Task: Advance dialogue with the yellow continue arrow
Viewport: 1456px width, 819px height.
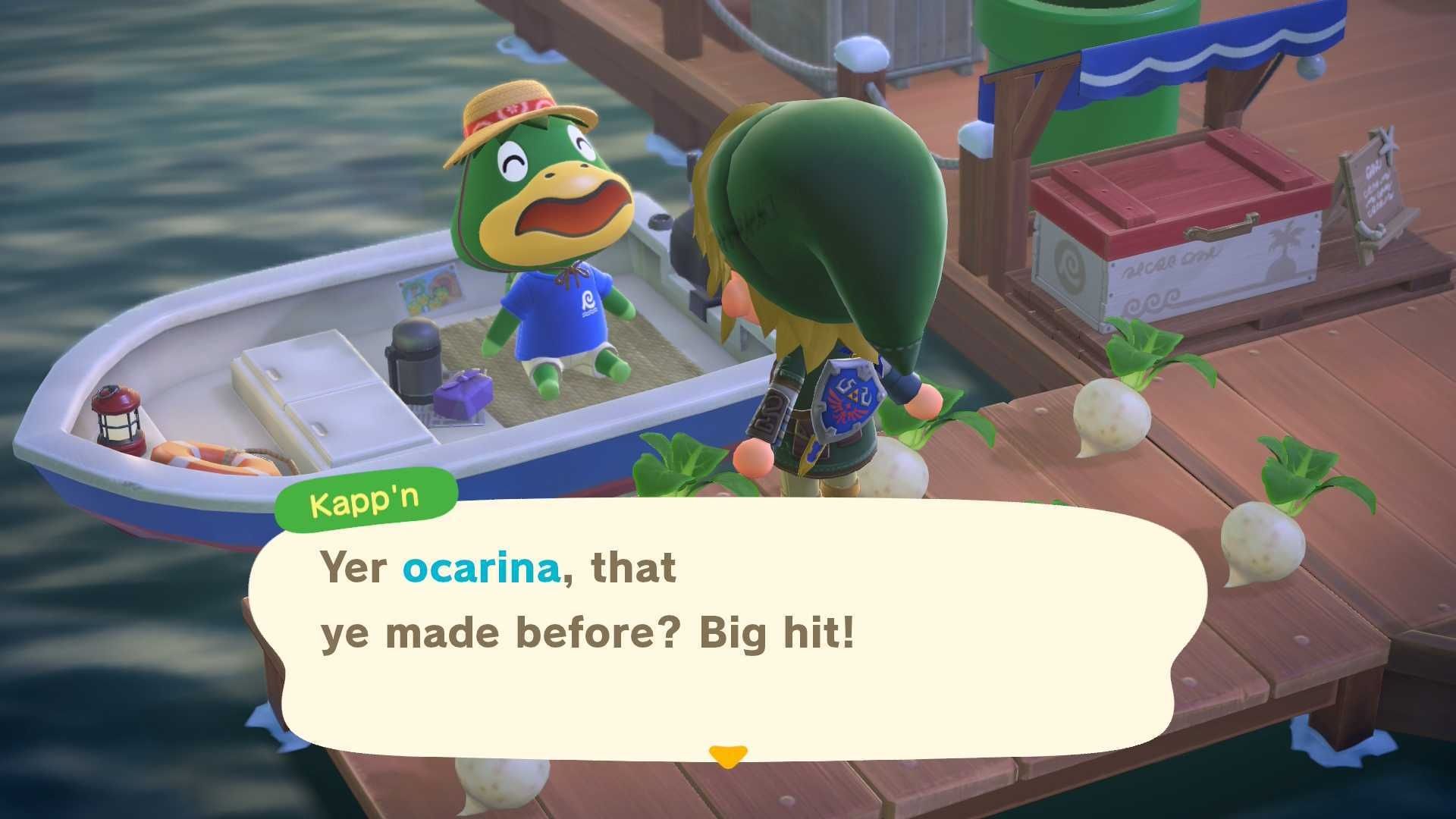Action: (x=728, y=756)
